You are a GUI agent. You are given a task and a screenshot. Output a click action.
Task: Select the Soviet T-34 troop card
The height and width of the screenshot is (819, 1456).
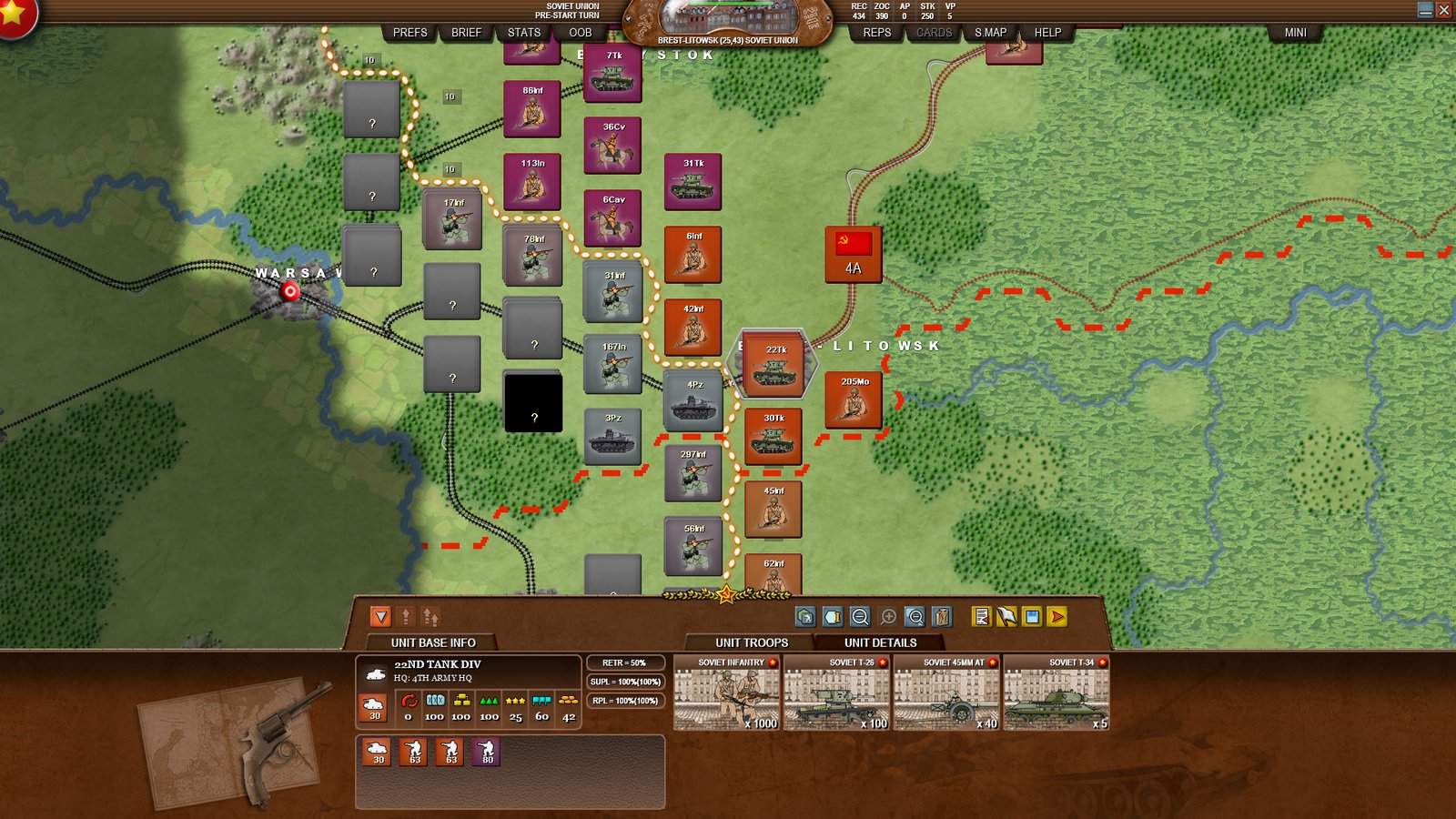click(x=1056, y=693)
